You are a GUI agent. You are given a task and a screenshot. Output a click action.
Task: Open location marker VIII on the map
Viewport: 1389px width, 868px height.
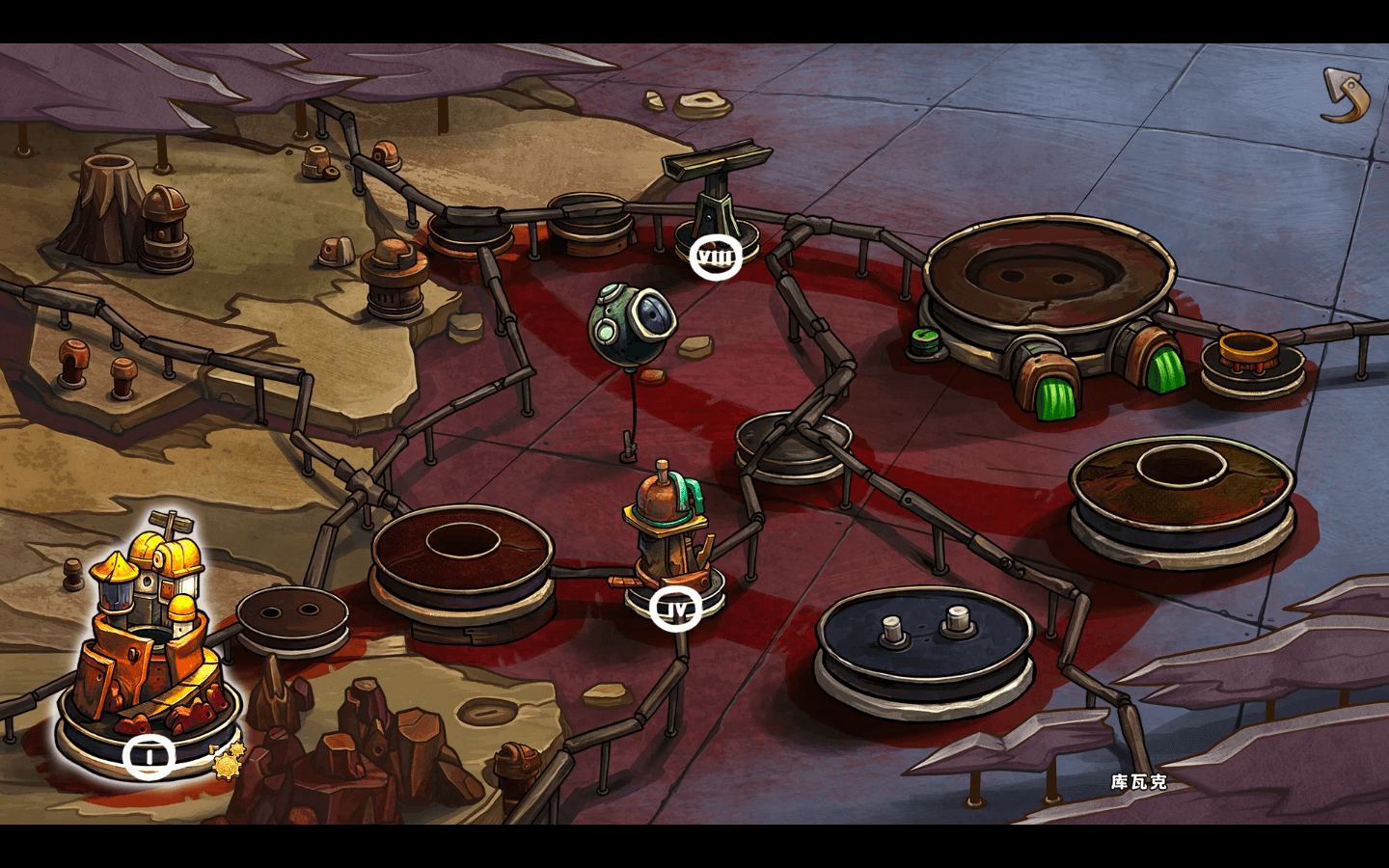[715, 257]
